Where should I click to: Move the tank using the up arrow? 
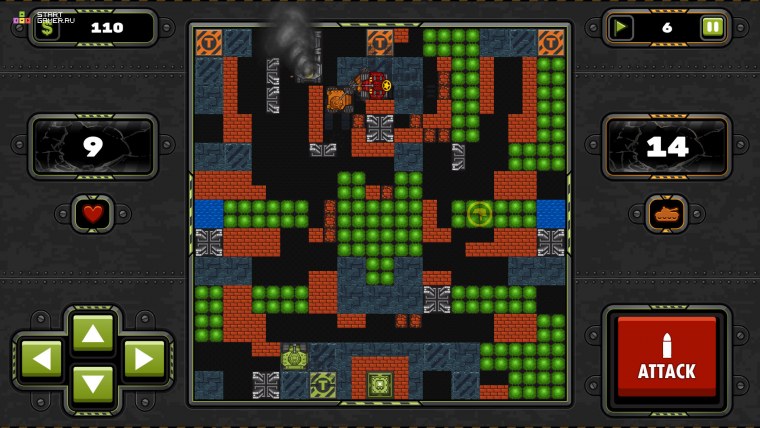[93, 333]
